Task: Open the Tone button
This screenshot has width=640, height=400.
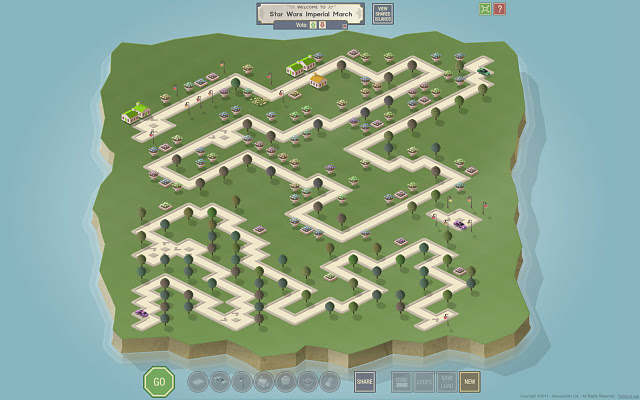Action: 401,381
